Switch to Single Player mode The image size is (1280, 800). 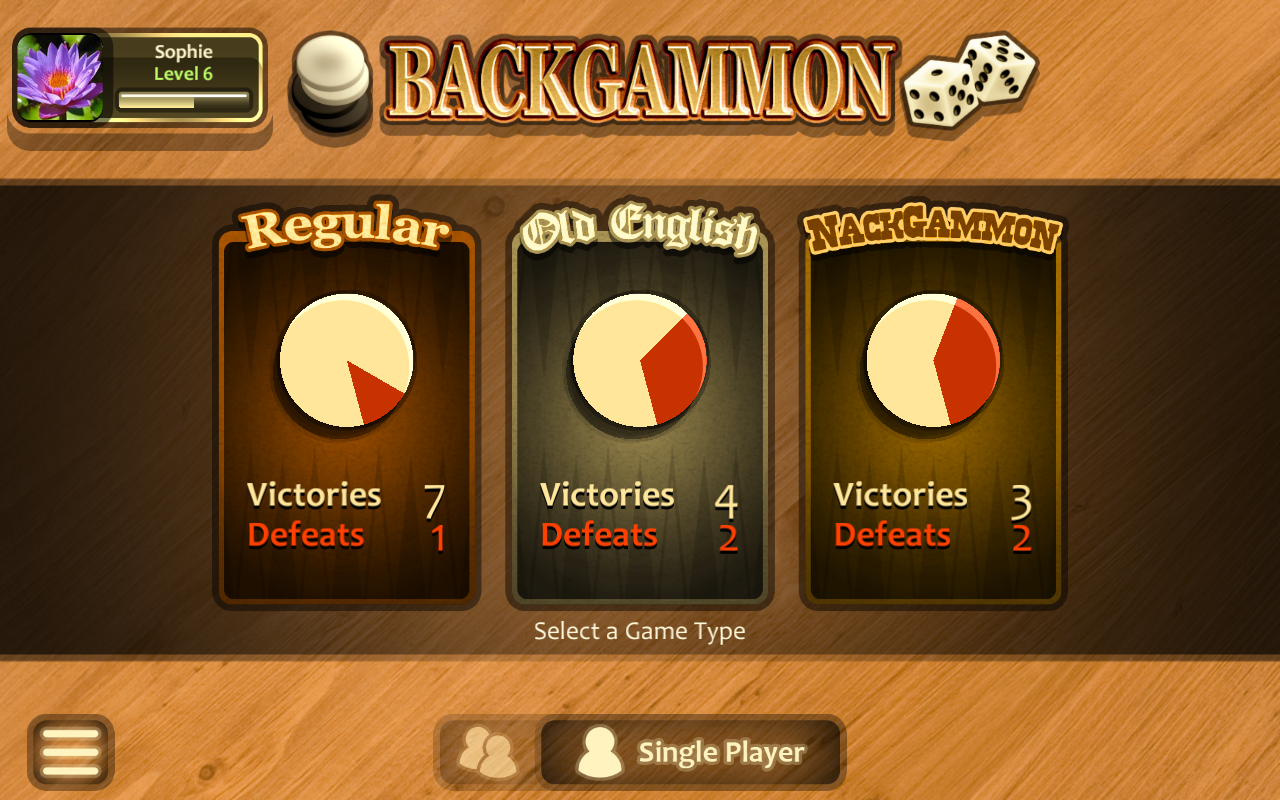690,752
